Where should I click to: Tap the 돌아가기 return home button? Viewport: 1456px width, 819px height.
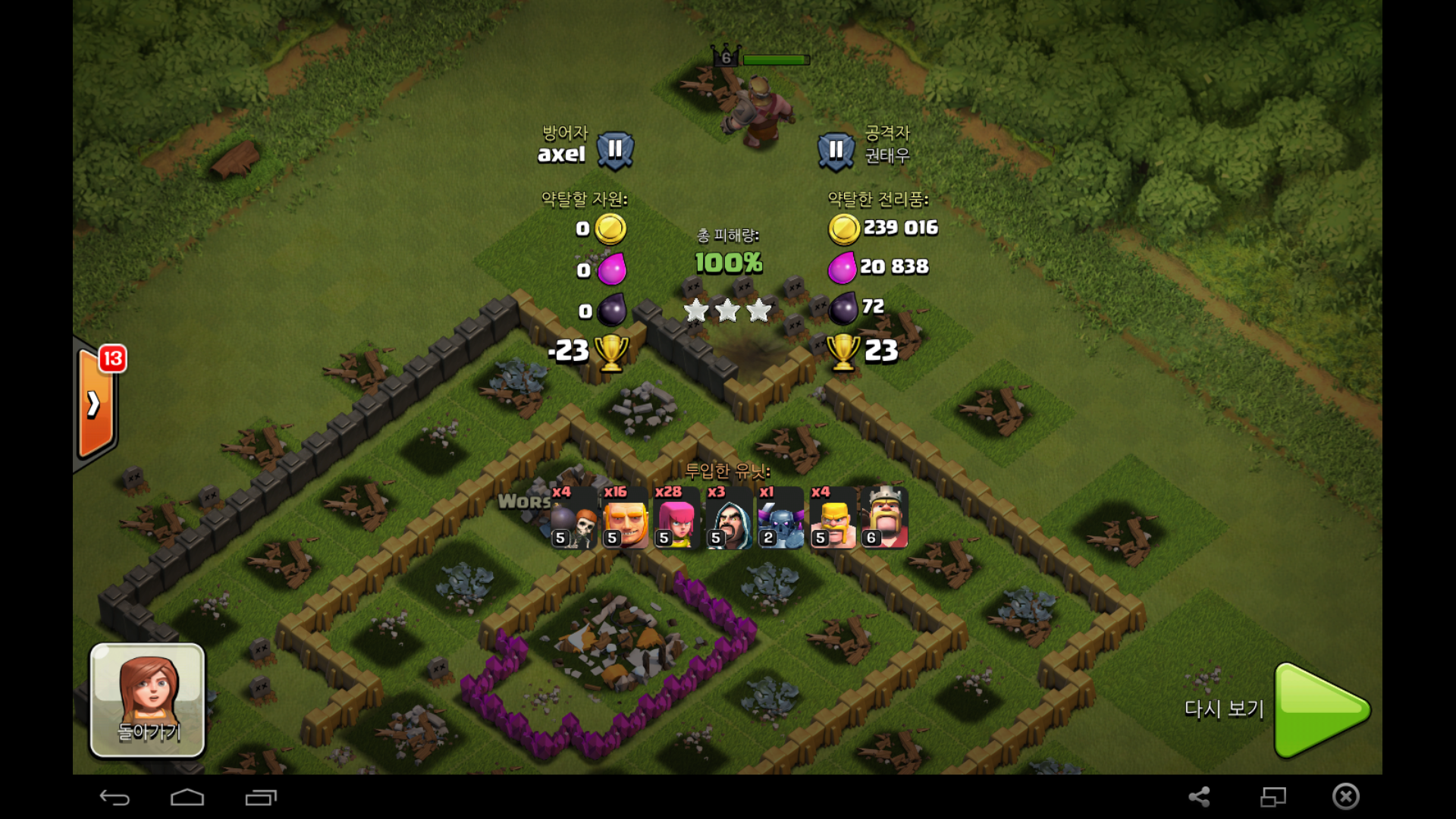coord(148,700)
